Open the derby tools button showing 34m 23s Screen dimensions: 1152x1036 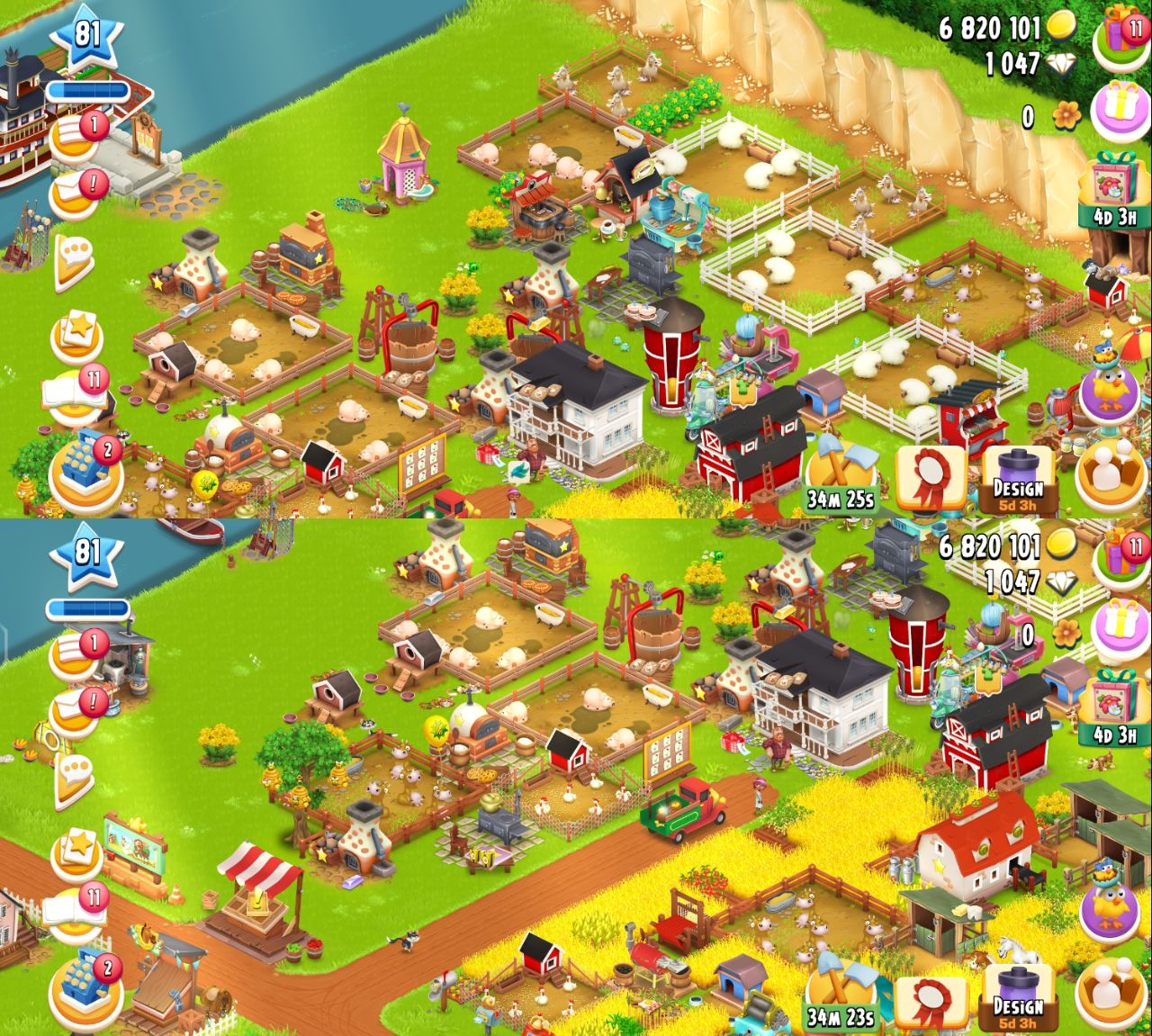[840, 995]
